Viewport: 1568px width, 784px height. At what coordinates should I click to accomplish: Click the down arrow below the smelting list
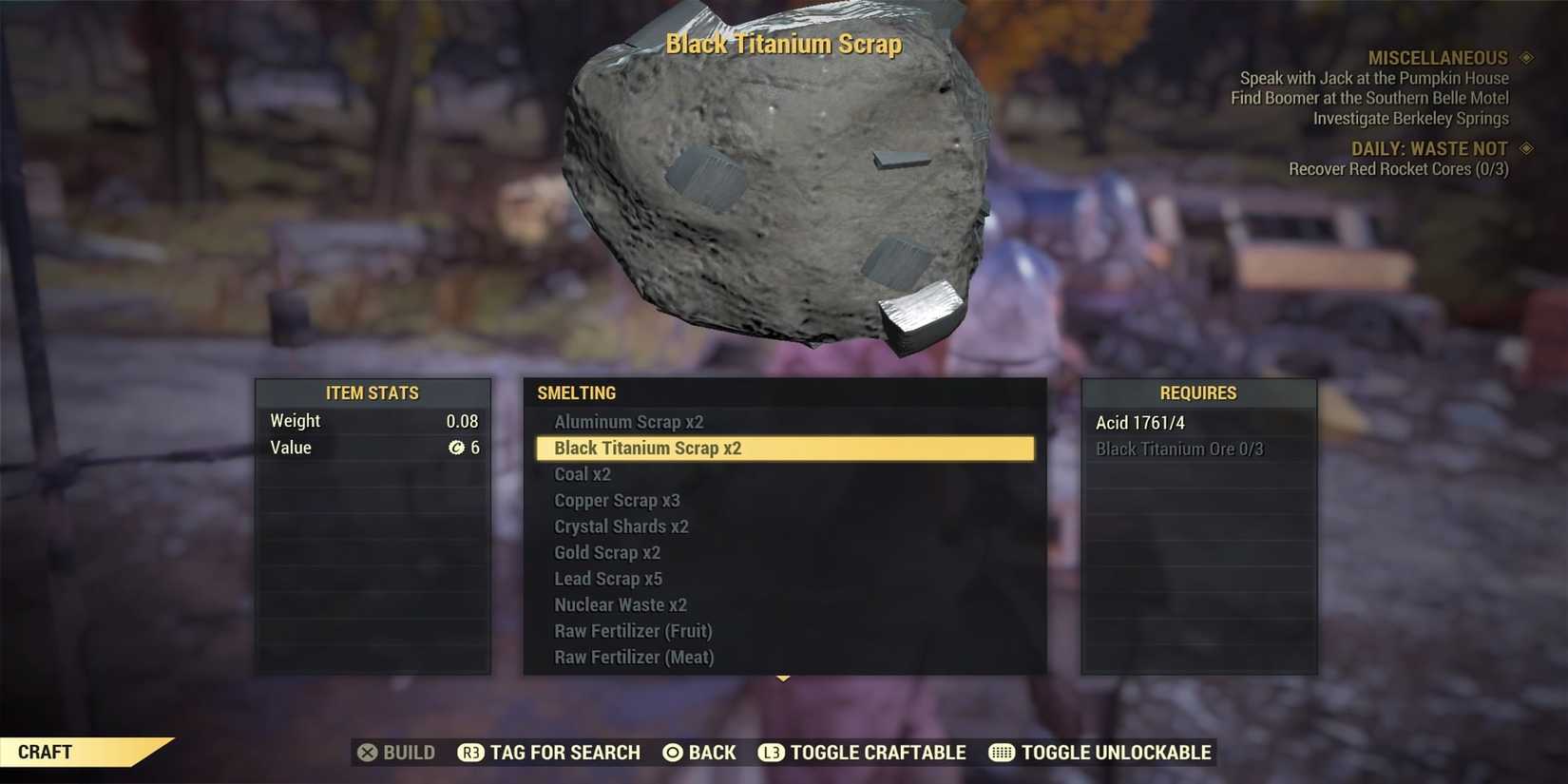(x=783, y=678)
